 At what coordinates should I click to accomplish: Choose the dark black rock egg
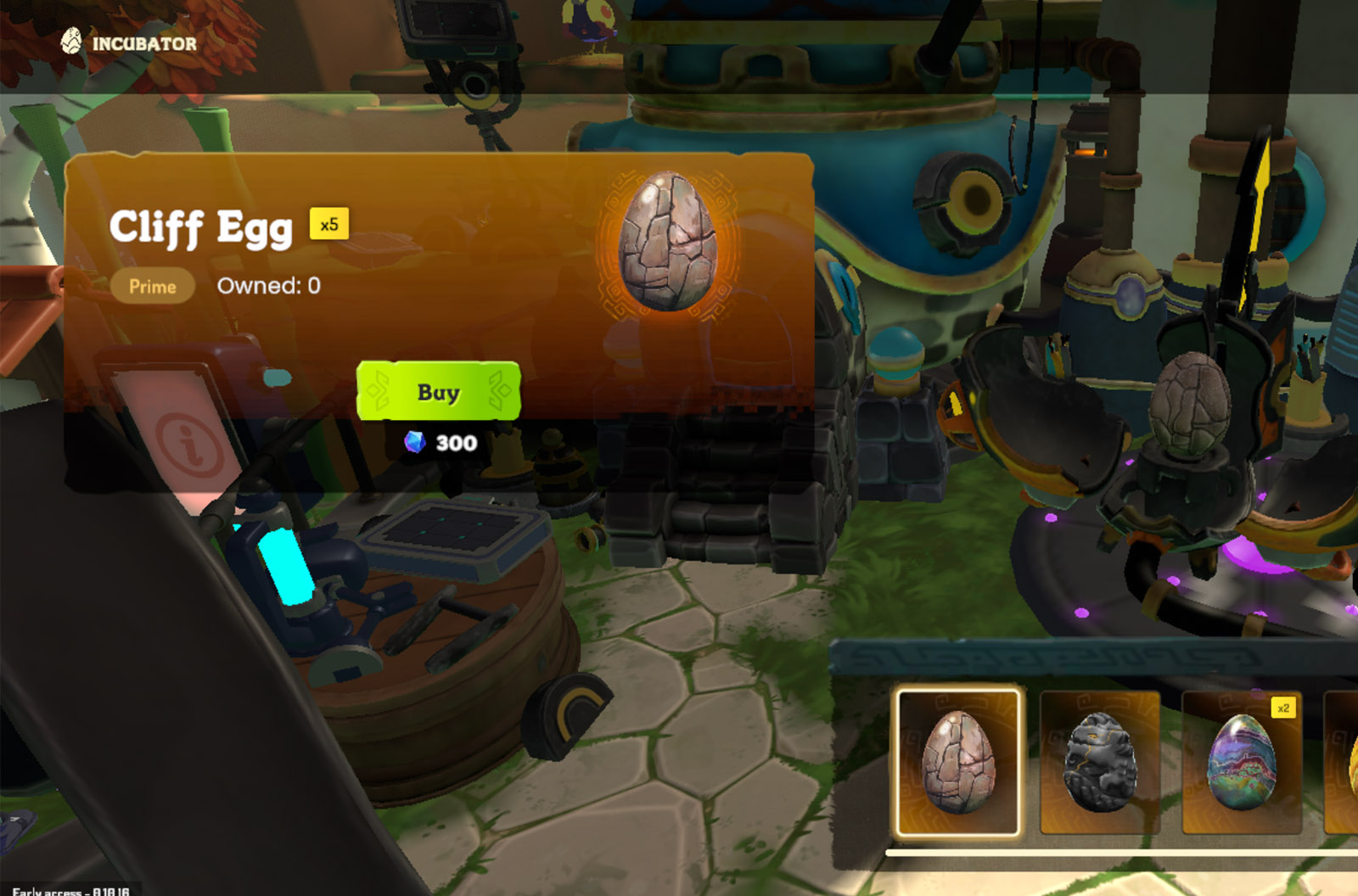[1099, 761]
